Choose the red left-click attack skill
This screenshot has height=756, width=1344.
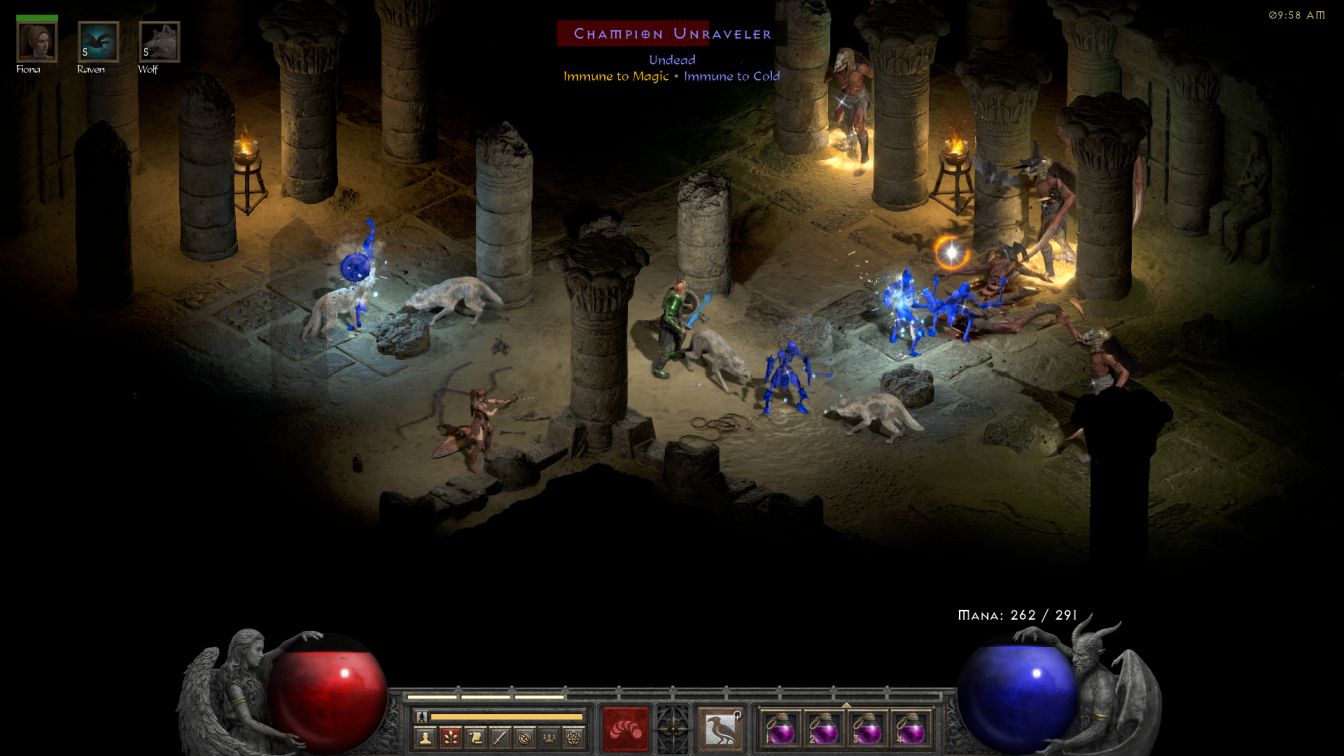pyautogui.click(x=625, y=728)
